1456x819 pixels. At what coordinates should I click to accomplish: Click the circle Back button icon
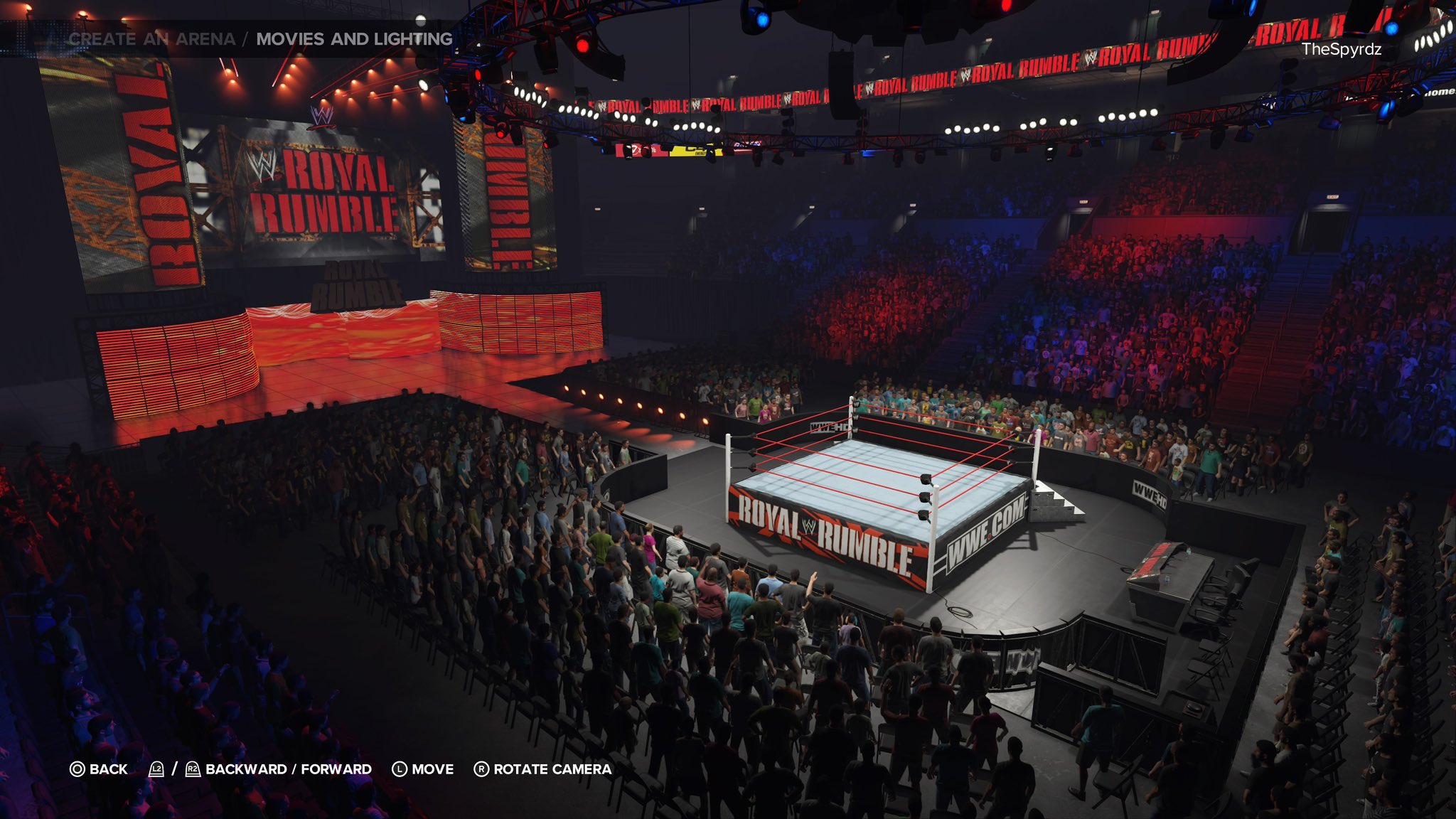coord(75,769)
